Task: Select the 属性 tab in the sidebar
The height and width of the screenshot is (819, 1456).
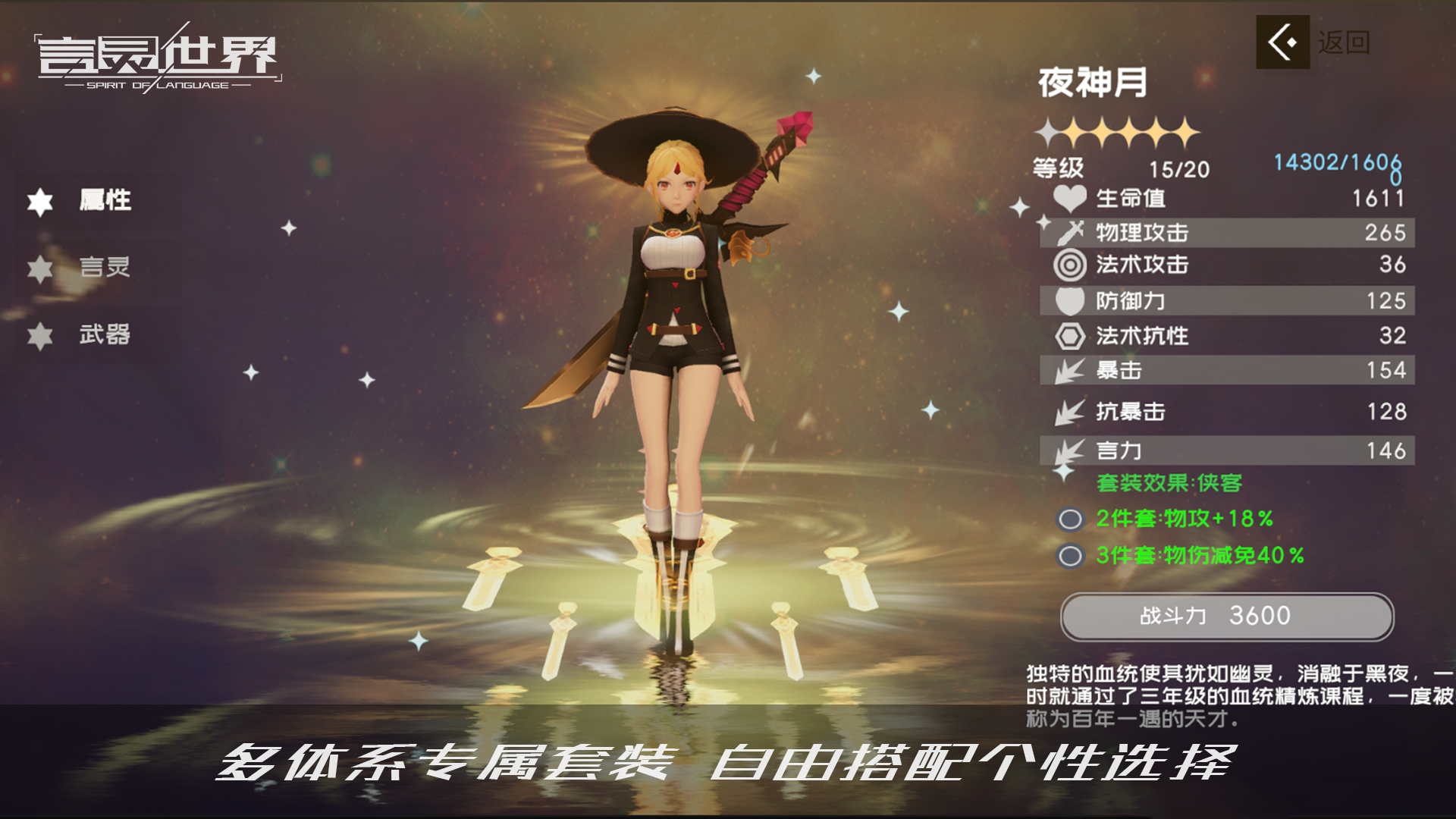Action: 106,200
